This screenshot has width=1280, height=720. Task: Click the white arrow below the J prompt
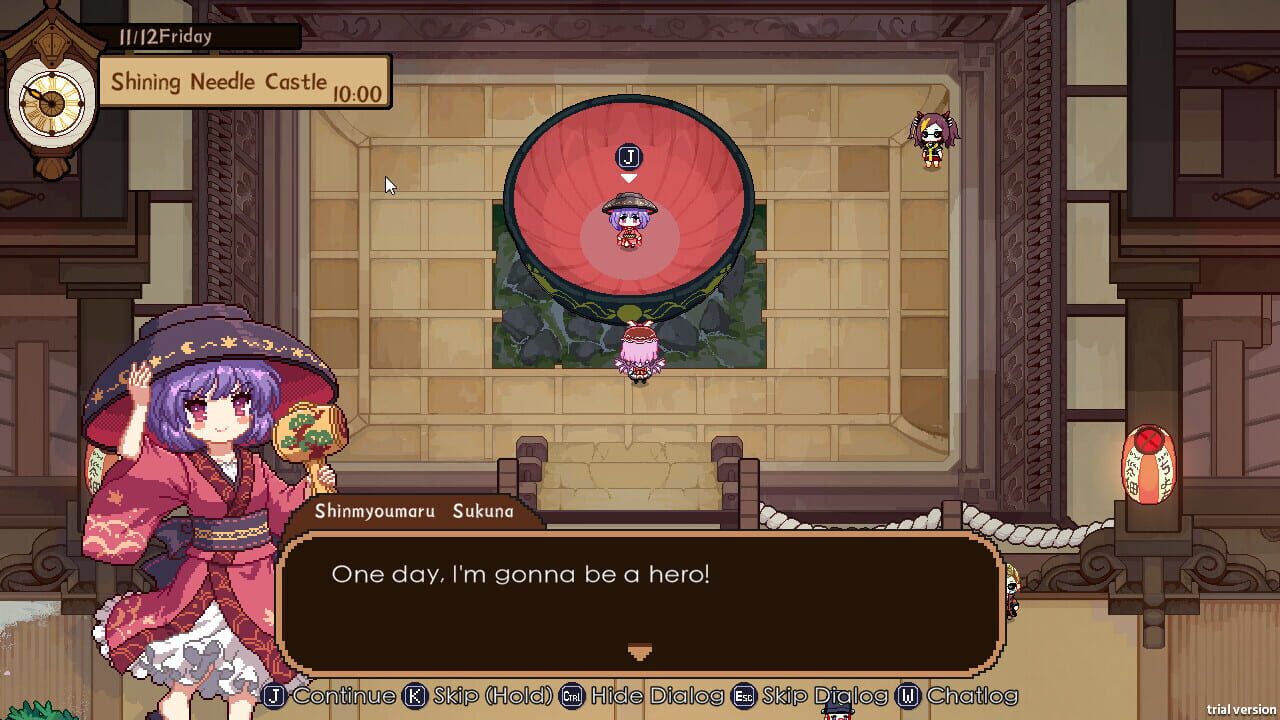coord(630,177)
